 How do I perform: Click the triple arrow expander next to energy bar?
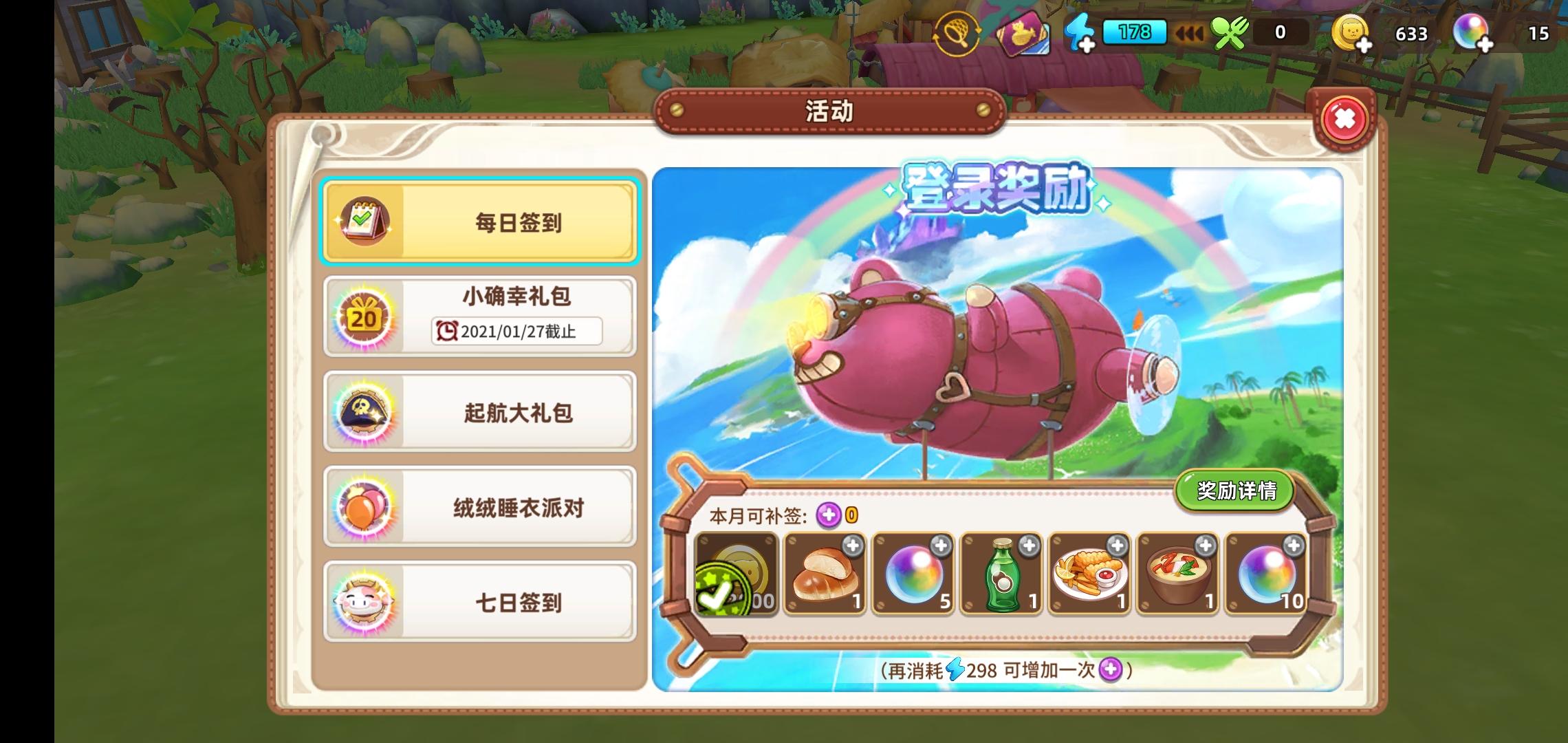tap(1190, 32)
